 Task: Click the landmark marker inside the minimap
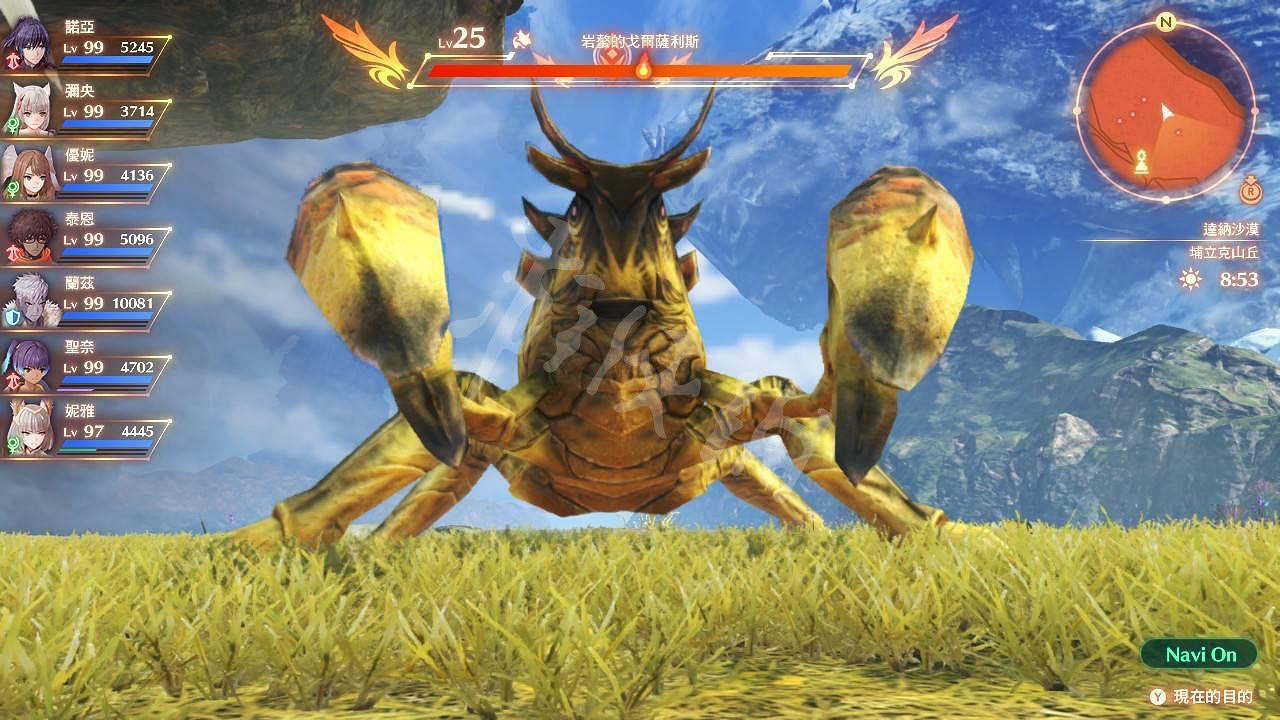[1141, 162]
